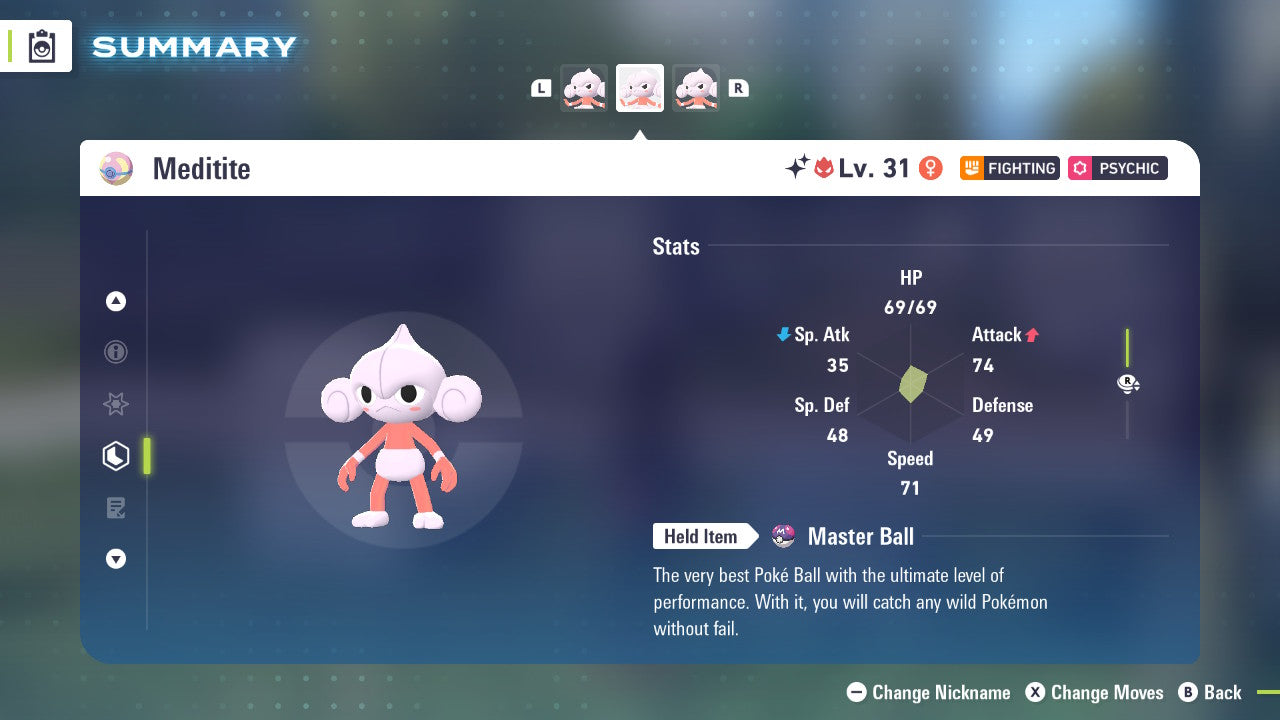
Task: Select the FIGHTING type badge
Action: (1009, 168)
